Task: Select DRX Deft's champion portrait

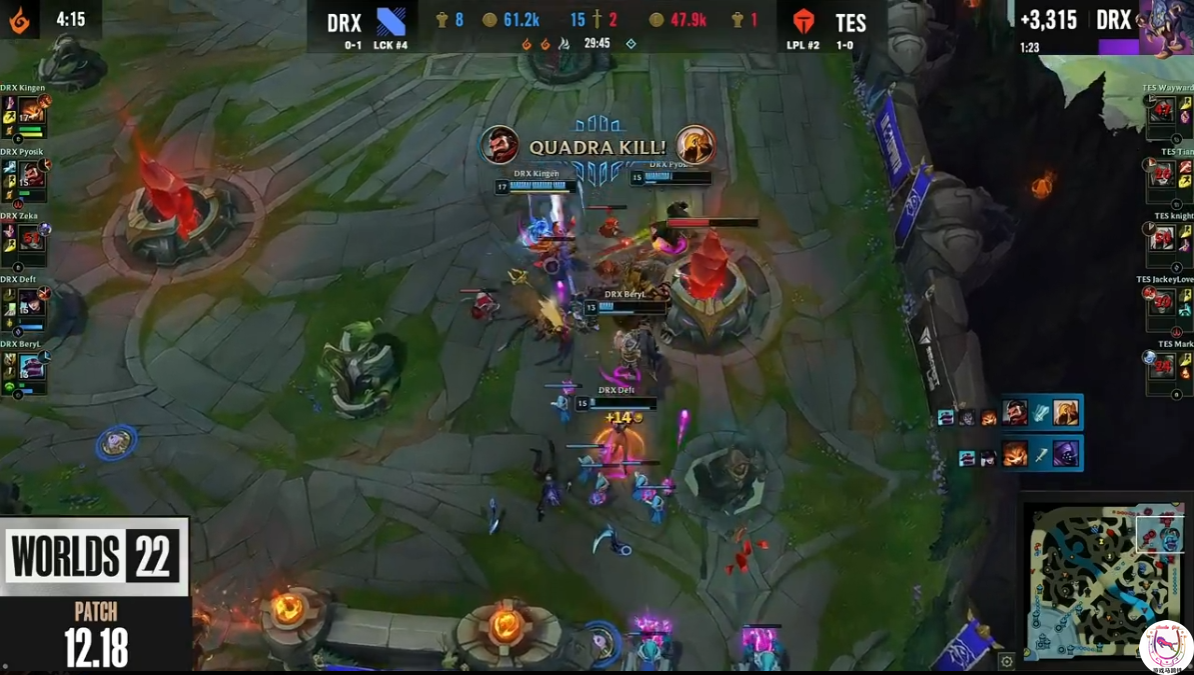Action: pos(31,304)
